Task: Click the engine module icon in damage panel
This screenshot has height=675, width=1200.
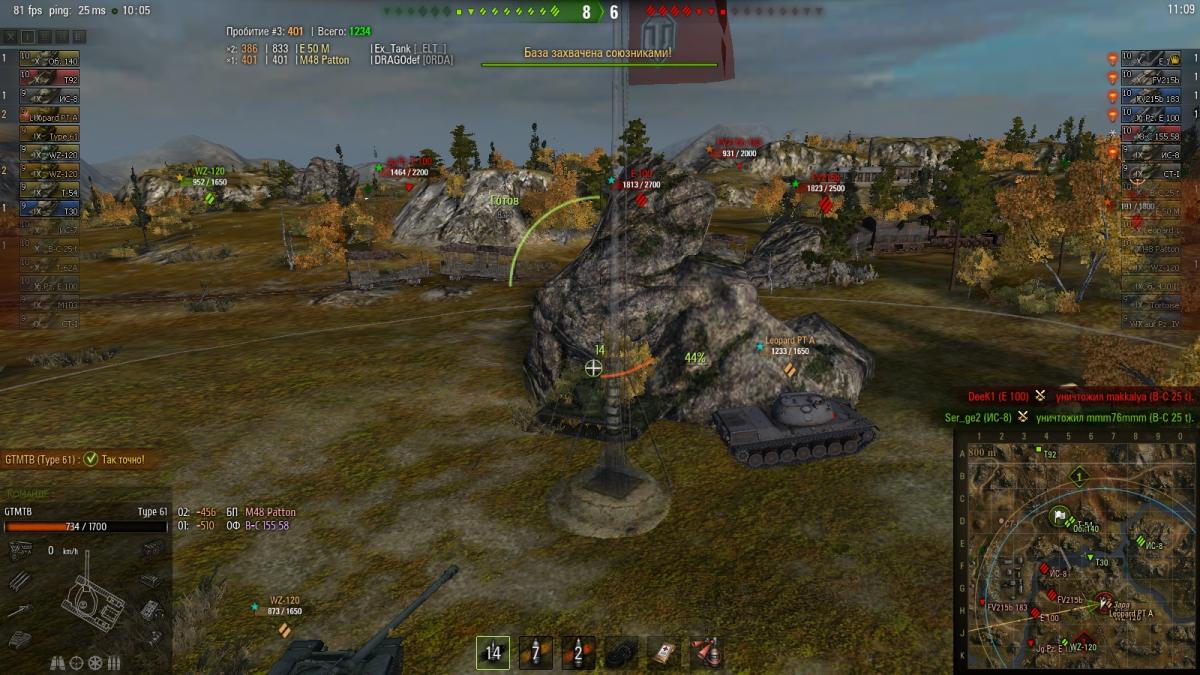Action: coord(20,549)
